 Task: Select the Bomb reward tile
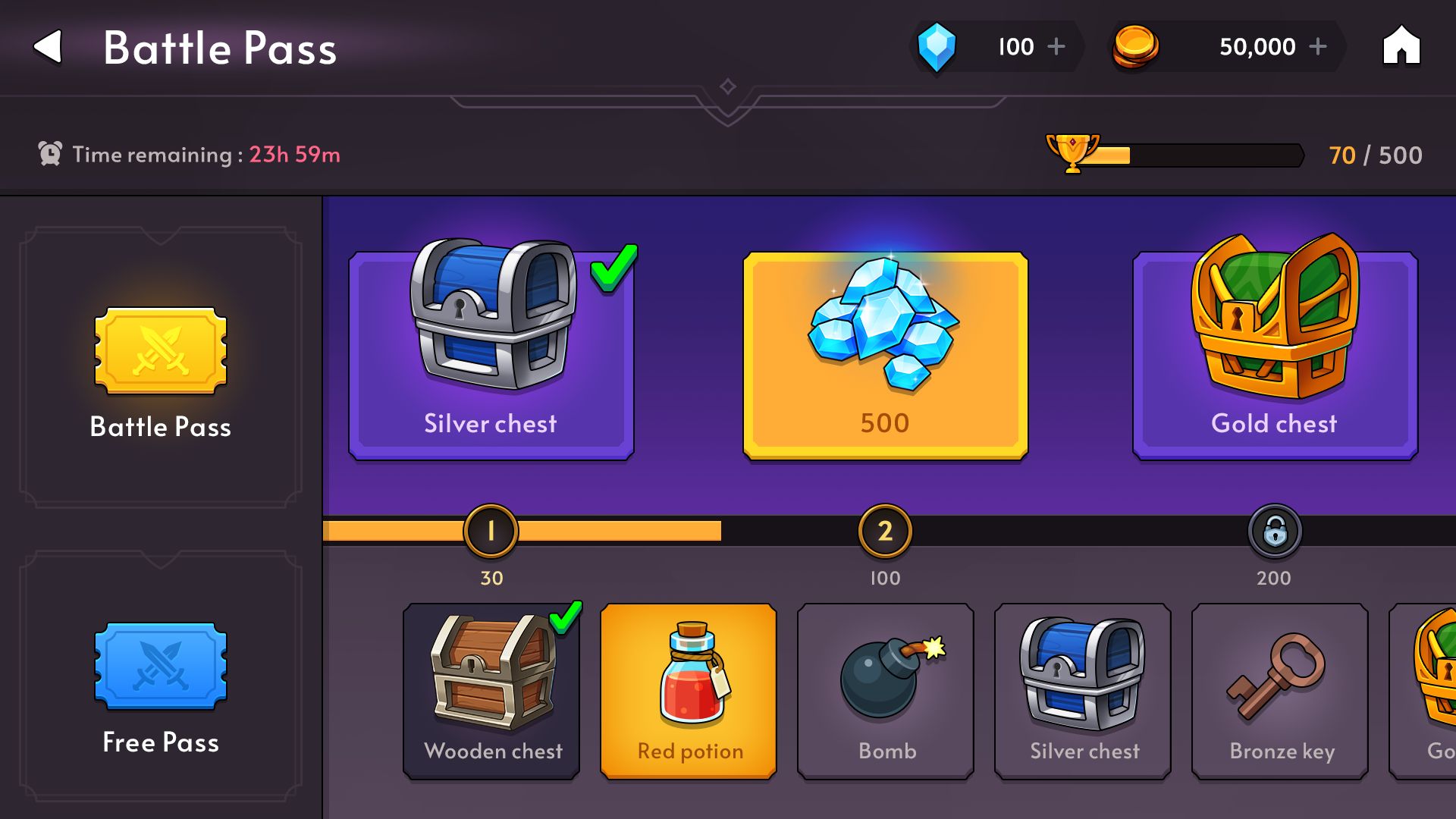click(x=886, y=692)
